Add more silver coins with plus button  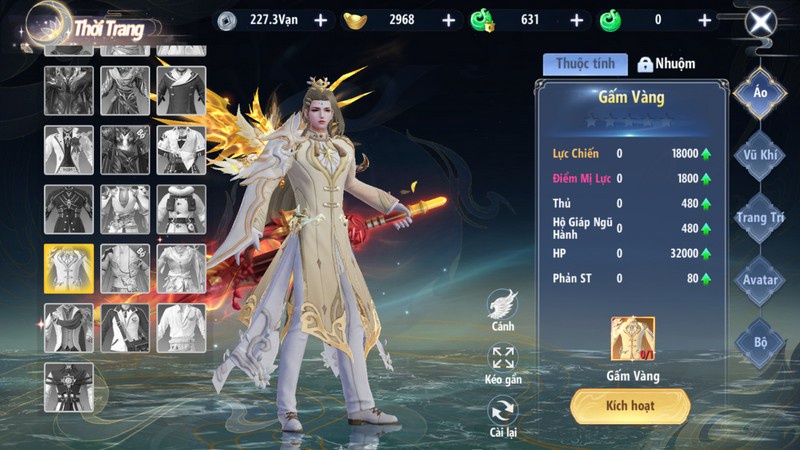[x=320, y=20]
